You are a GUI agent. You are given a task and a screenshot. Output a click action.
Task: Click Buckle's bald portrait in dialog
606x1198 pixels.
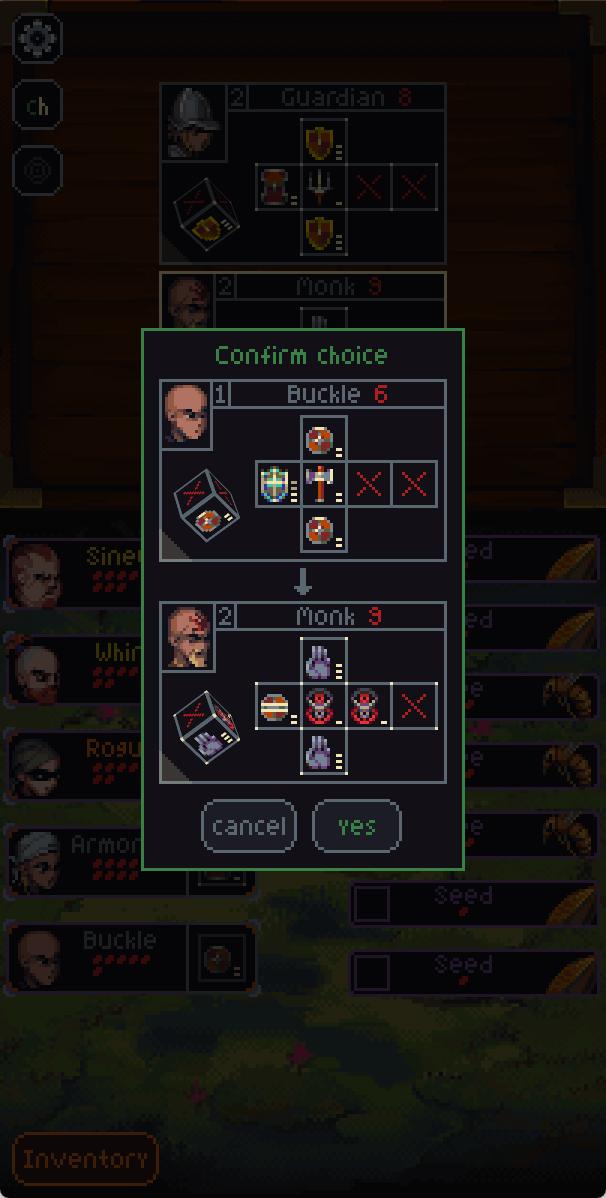tap(186, 414)
